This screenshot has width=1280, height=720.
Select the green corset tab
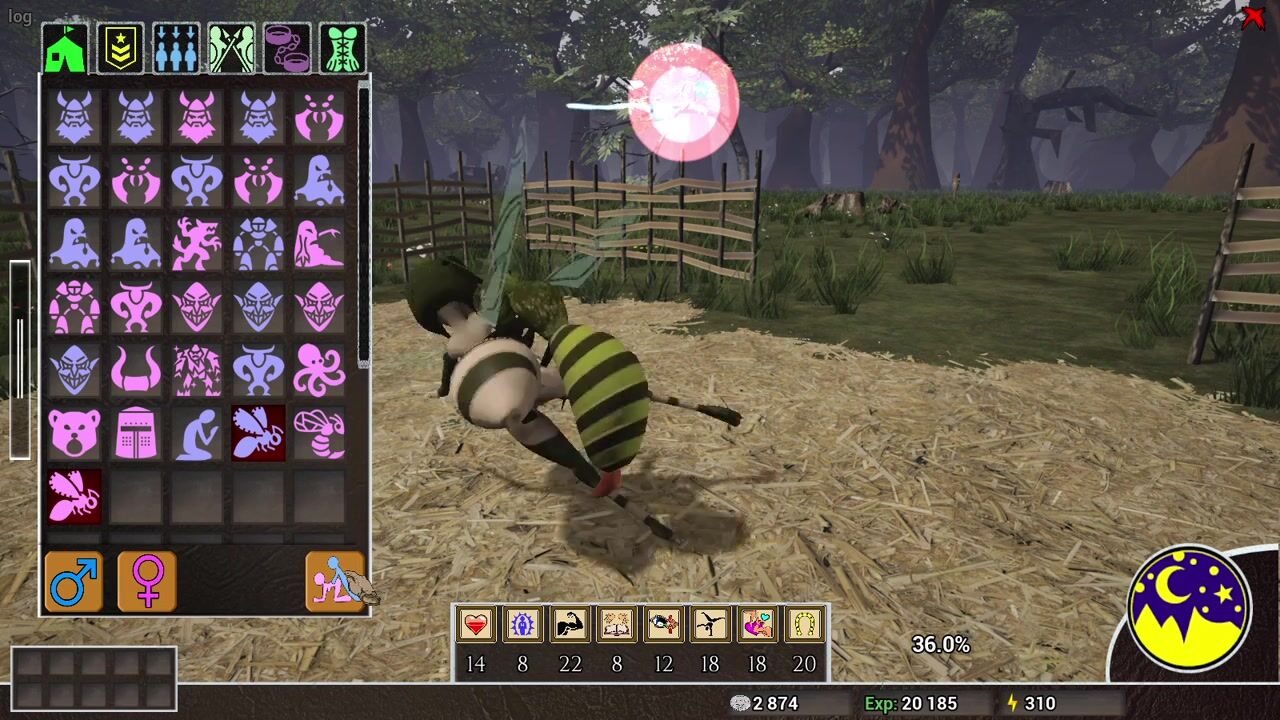pos(342,48)
